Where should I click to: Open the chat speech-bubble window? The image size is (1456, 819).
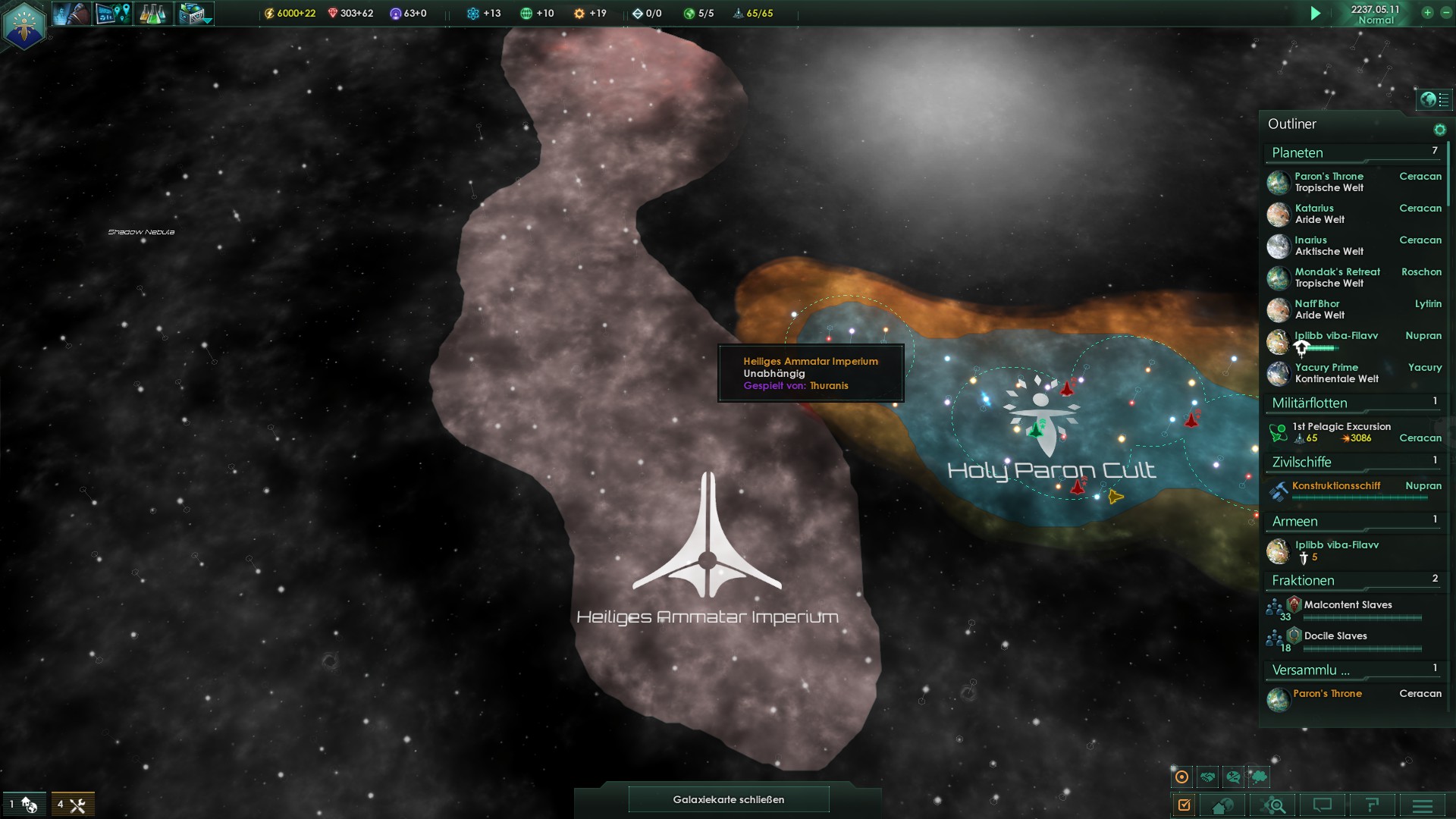[1323, 805]
